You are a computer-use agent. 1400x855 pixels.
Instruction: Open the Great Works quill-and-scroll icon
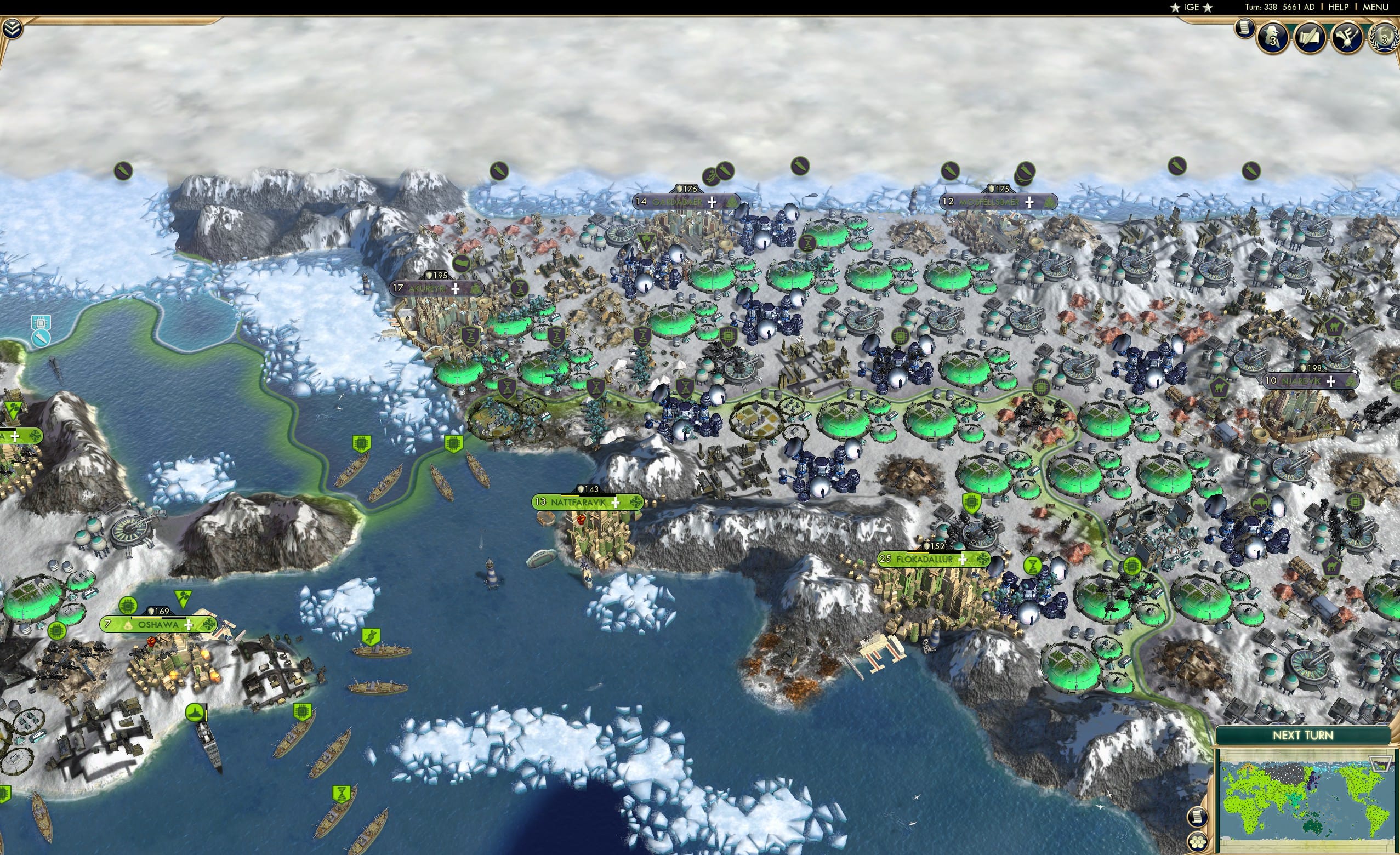1310,37
